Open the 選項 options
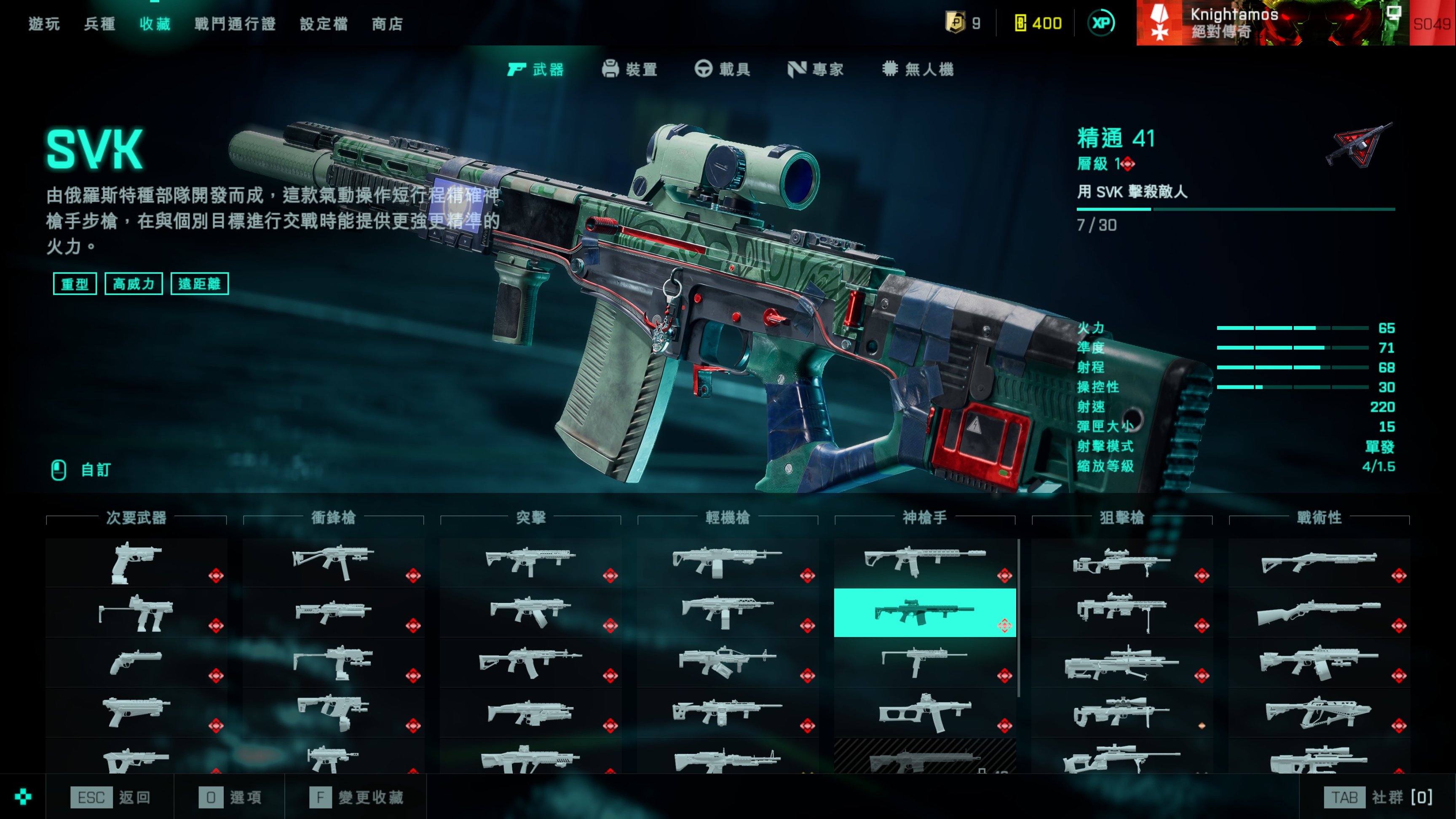Screen dimensions: 1456x819 coord(230,797)
